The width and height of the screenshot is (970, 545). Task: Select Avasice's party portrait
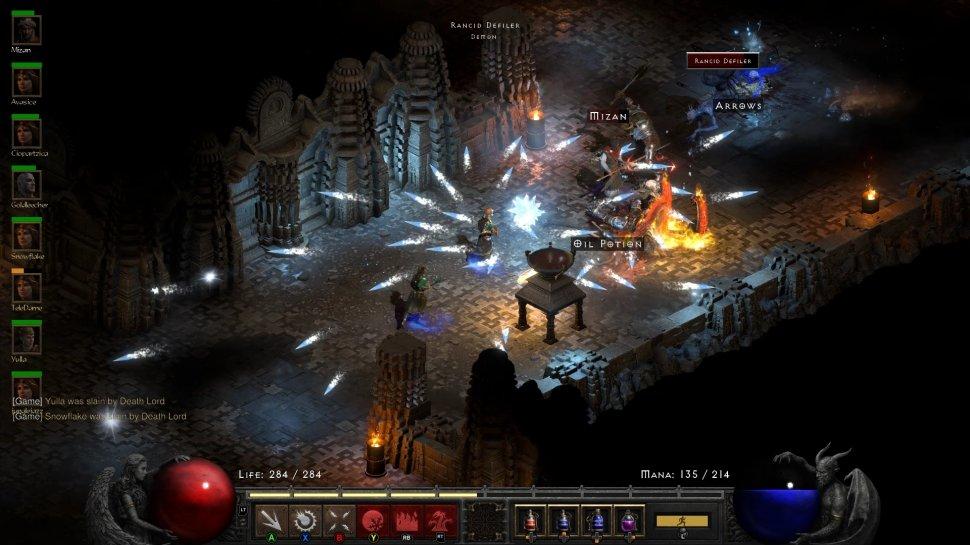coord(26,82)
